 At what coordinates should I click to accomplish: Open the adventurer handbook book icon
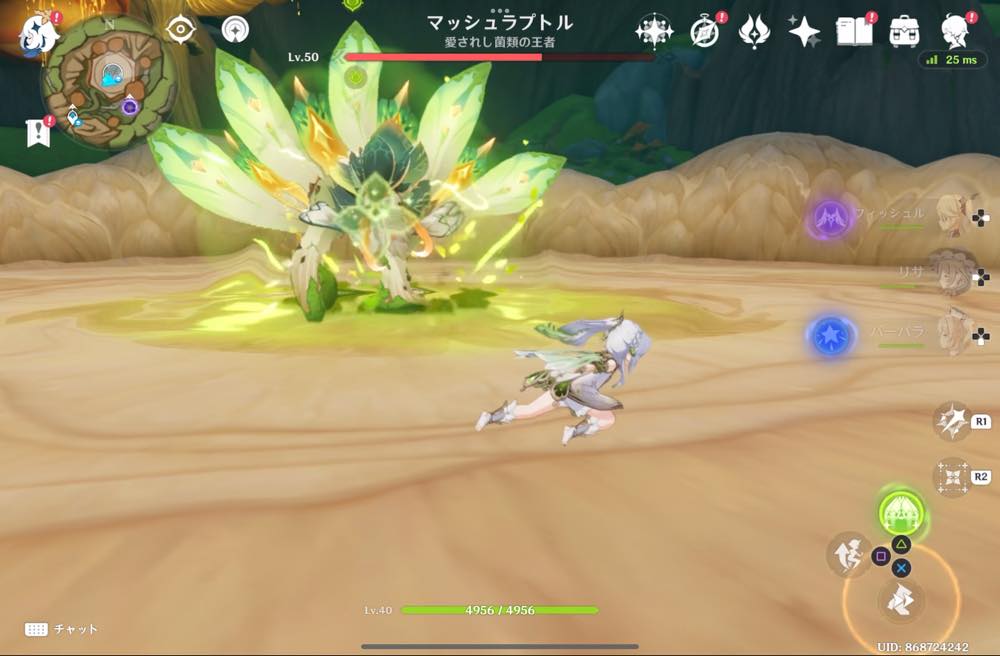[x=855, y=31]
